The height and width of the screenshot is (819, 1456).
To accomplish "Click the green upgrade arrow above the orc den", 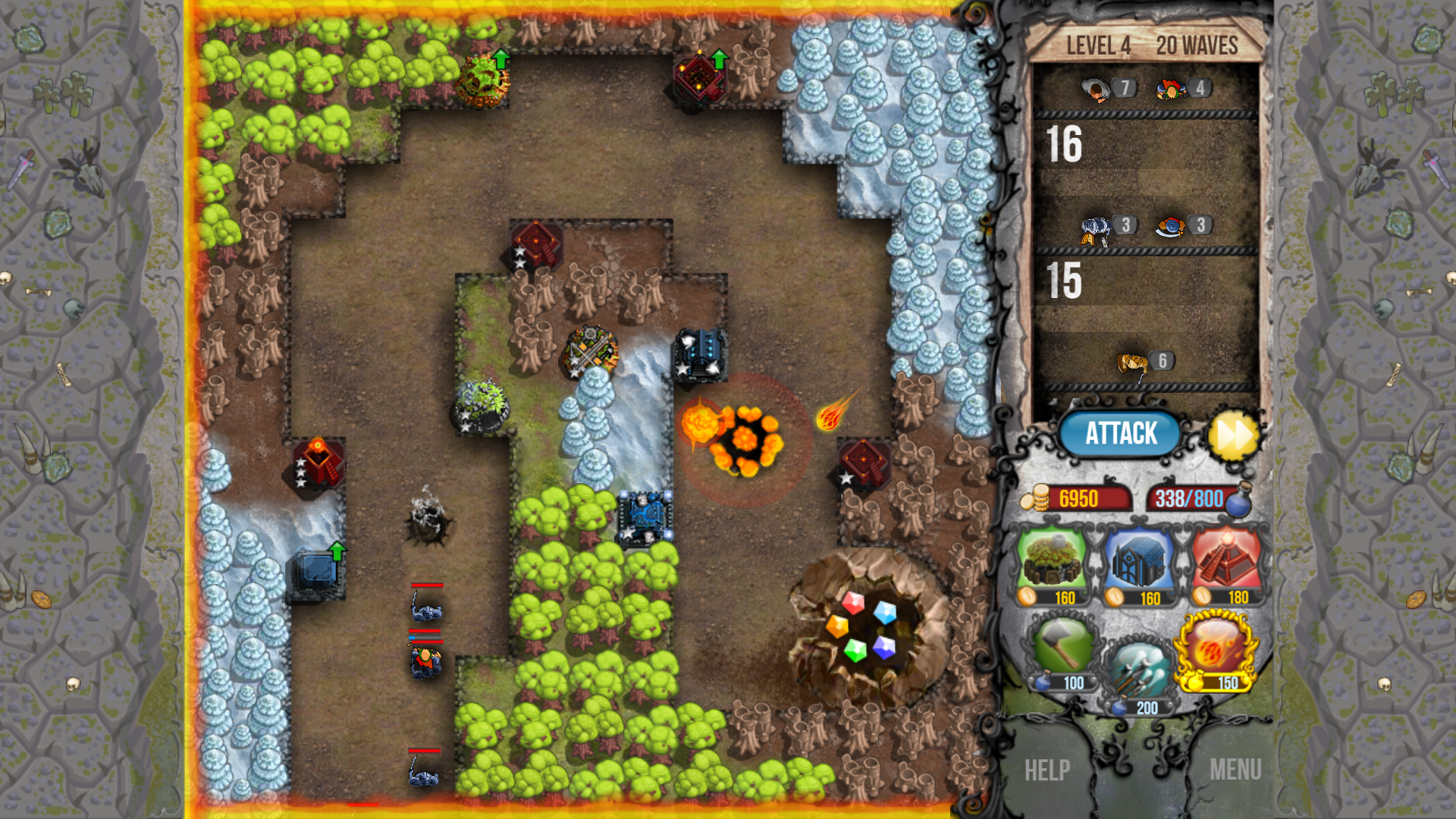I will point(500,58).
